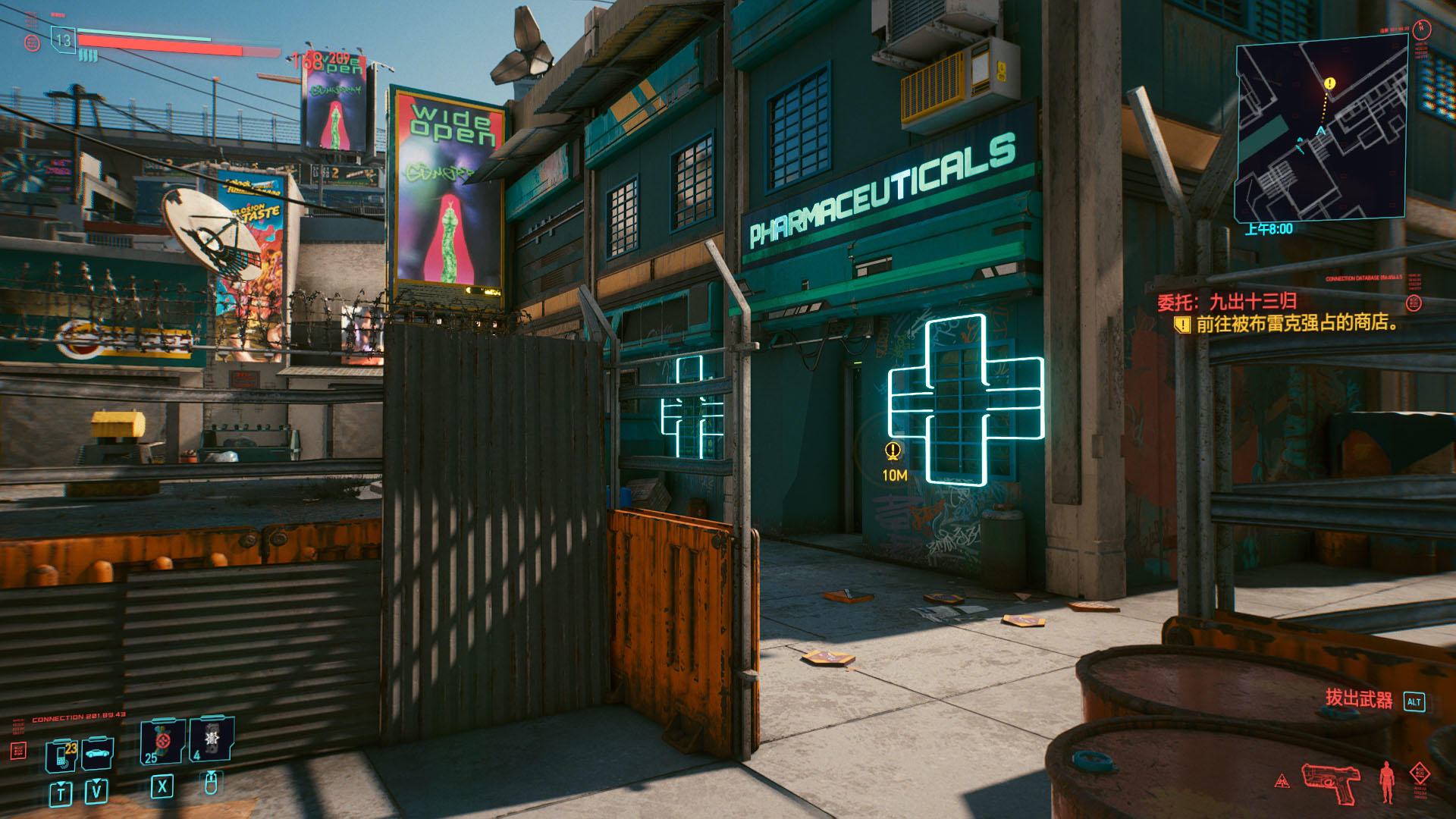Click the pistol weapon icon
Image resolution: width=1456 pixels, height=819 pixels.
tap(1331, 783)
